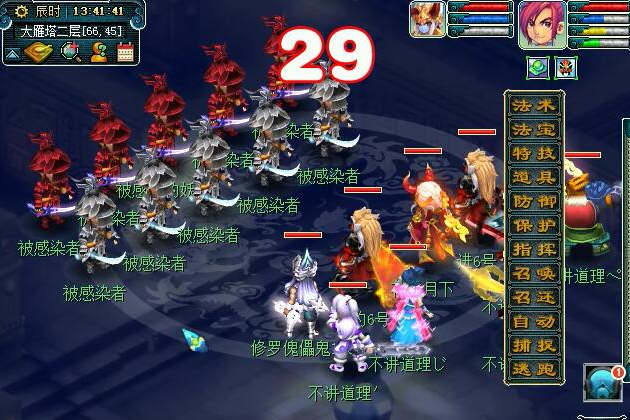Choose the 法术 (Spell) battle command

pyautogui.click(x=534, y=104)
